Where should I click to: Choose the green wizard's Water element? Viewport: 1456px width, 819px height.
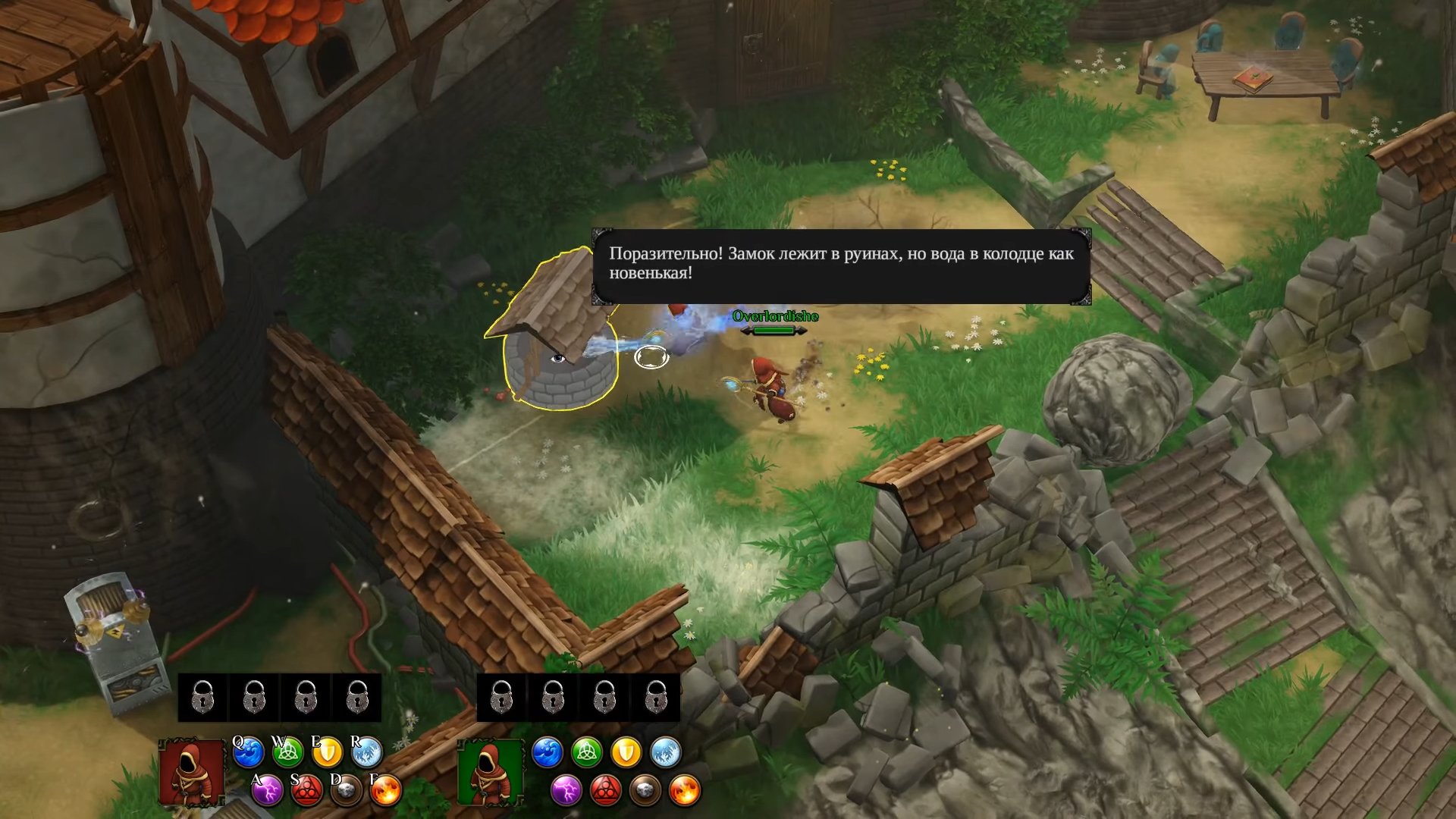(548, 753)
